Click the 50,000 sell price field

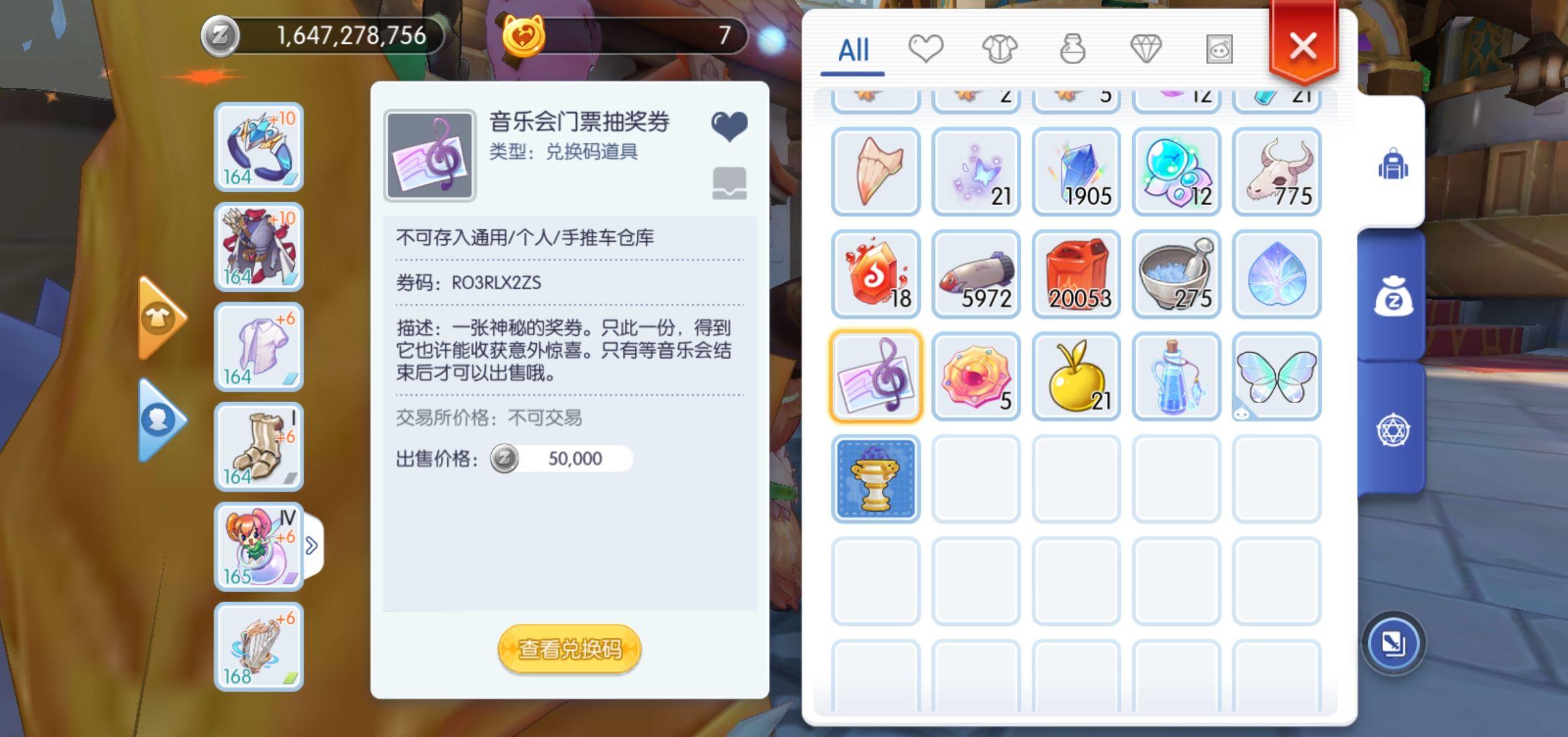575,459
